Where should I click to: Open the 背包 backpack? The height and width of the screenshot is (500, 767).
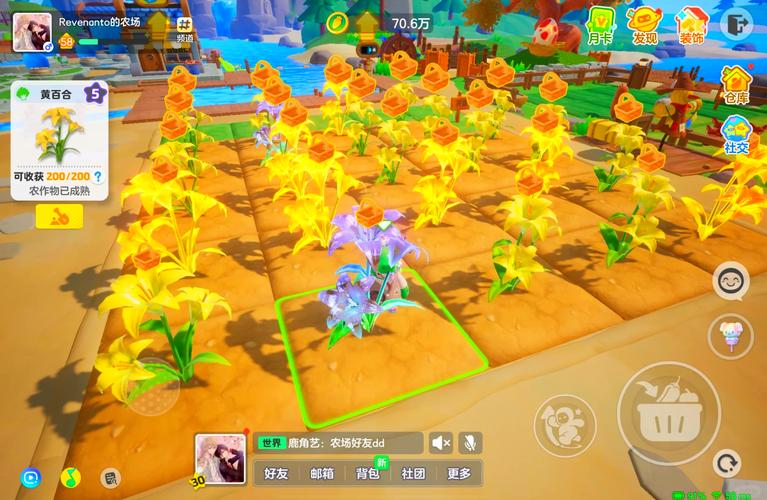pyautogui.click(x=368, y=473)
